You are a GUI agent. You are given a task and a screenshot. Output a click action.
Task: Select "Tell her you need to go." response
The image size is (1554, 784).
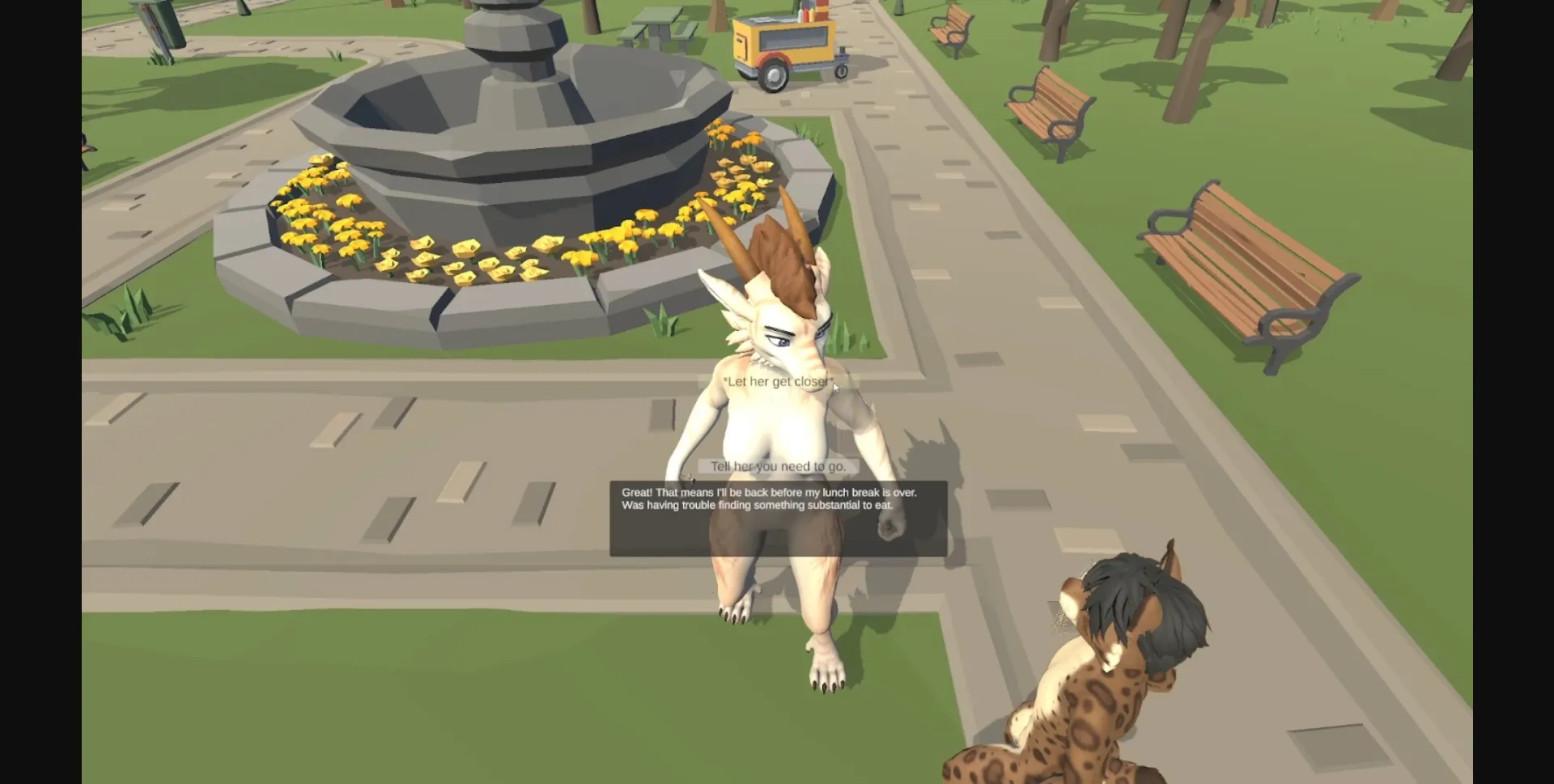coord(777,466)
